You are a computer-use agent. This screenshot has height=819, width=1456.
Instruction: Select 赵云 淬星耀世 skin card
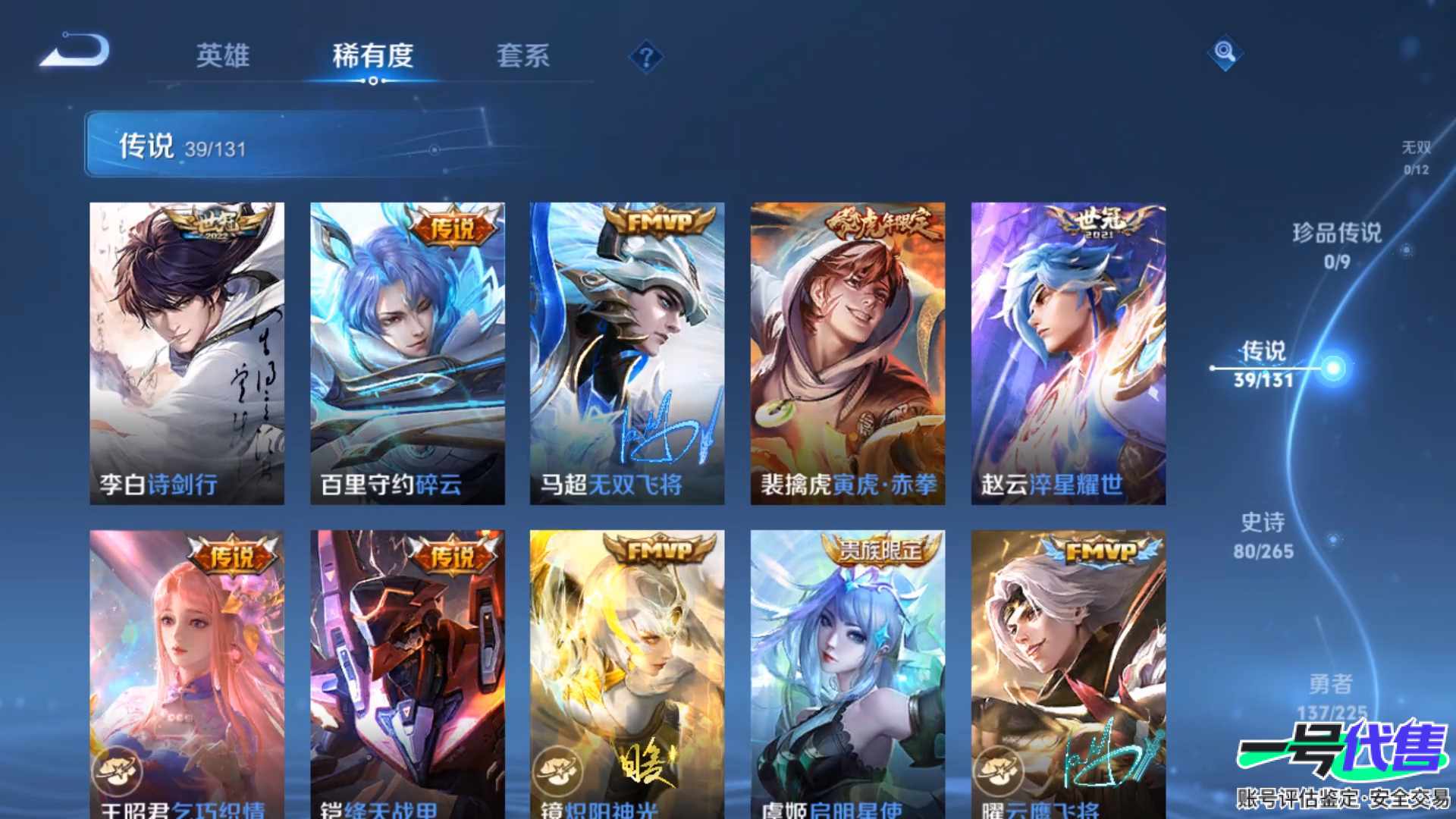pos(1068,353)
